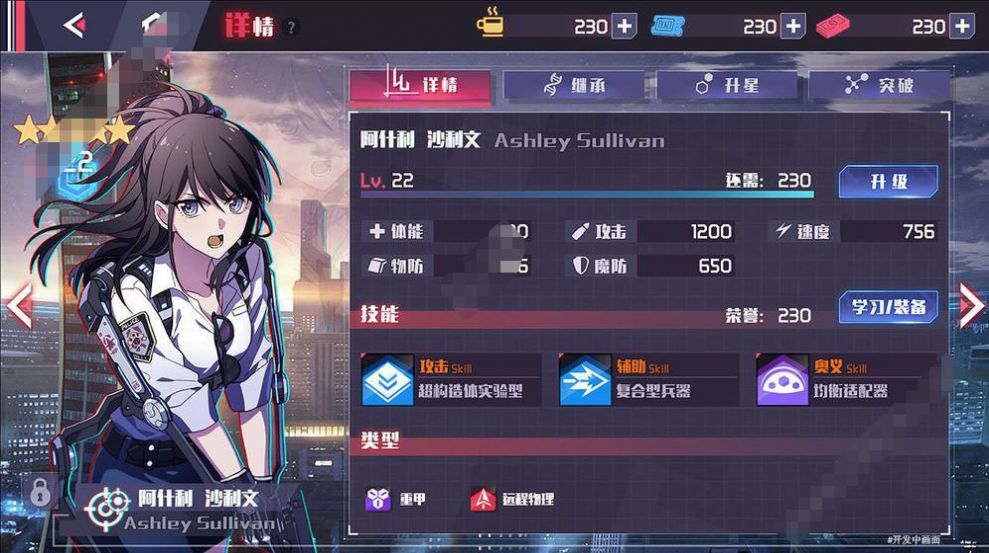Add more blue ticket currency

click(x=793, y=26)
